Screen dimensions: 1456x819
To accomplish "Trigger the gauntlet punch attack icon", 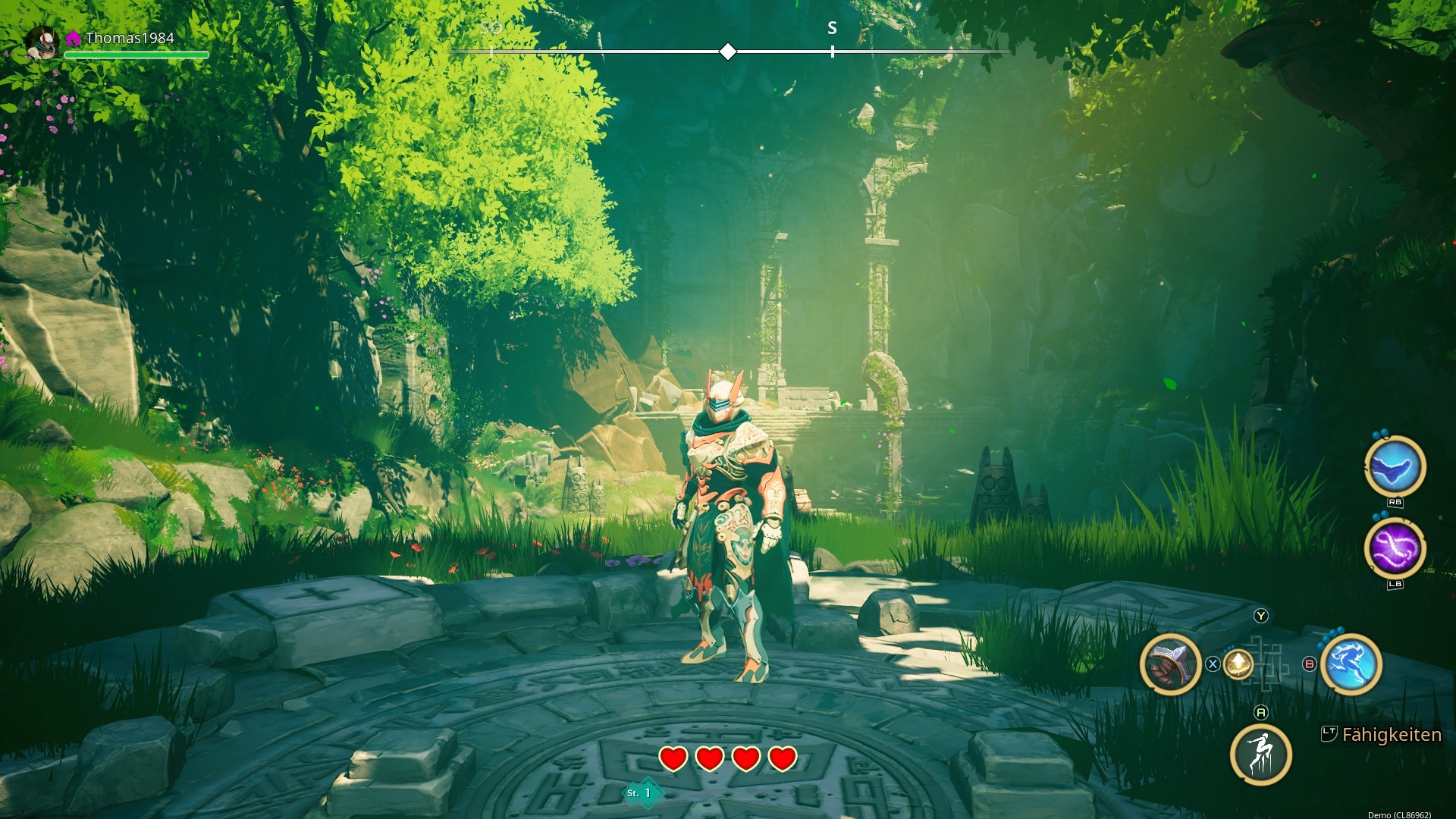I will coord(1170,664).
